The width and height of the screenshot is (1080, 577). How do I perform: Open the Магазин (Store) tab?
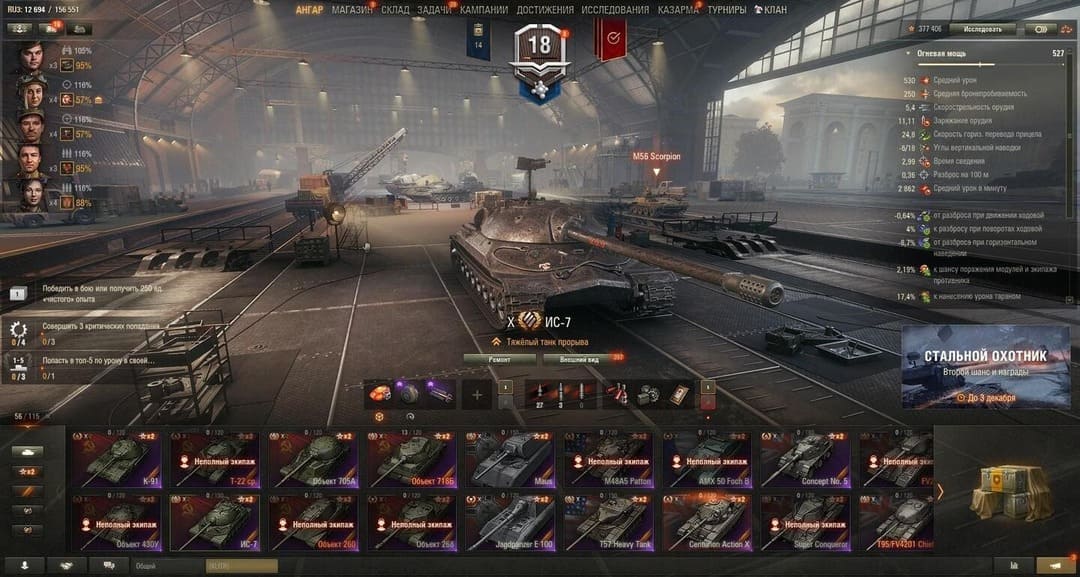352,10
